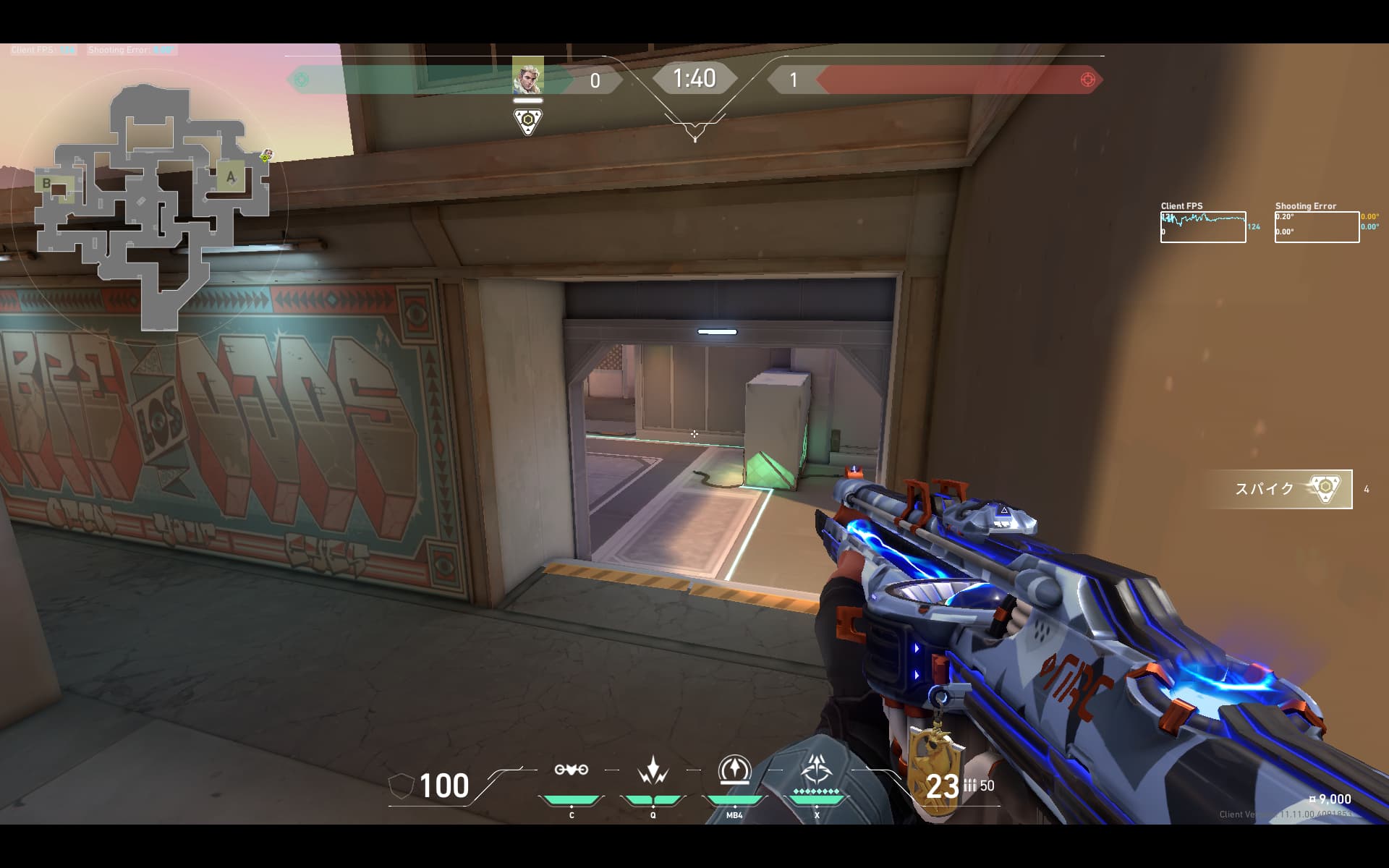Select the Shock Bolt ability icon
The height and width of the screenshot is (868, 1389).
[653, 771]
